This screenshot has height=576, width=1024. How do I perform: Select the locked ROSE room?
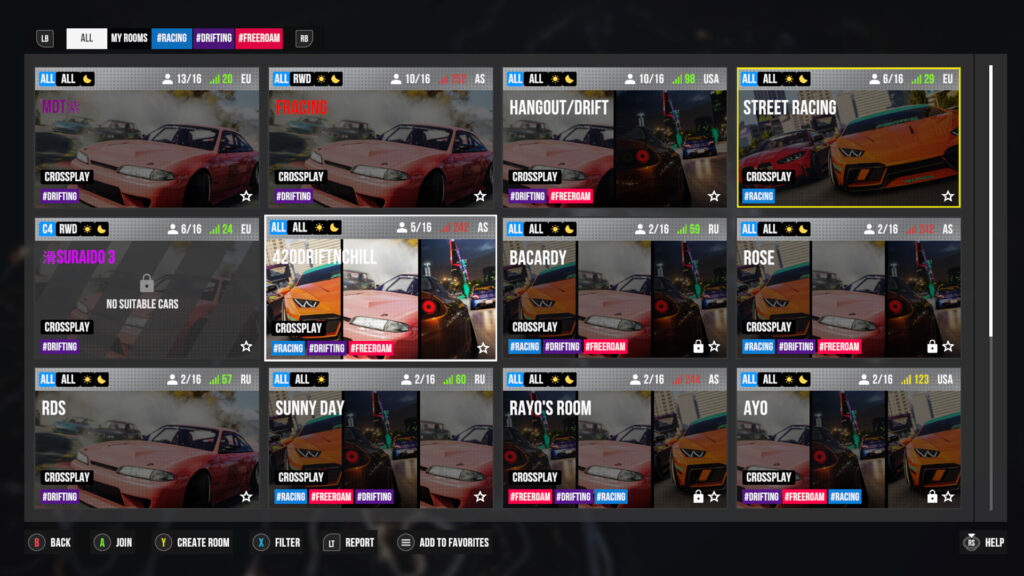tap(848, 290)
